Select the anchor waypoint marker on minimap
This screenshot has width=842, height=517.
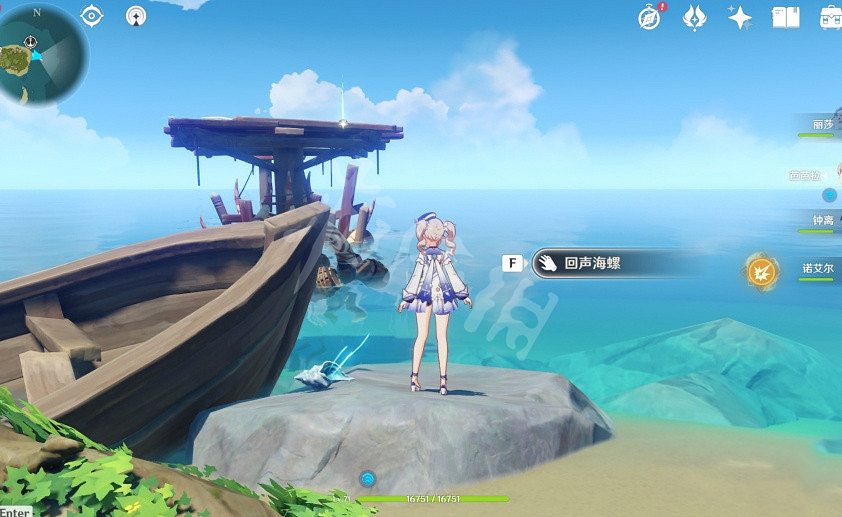click(x=31, y=42)
